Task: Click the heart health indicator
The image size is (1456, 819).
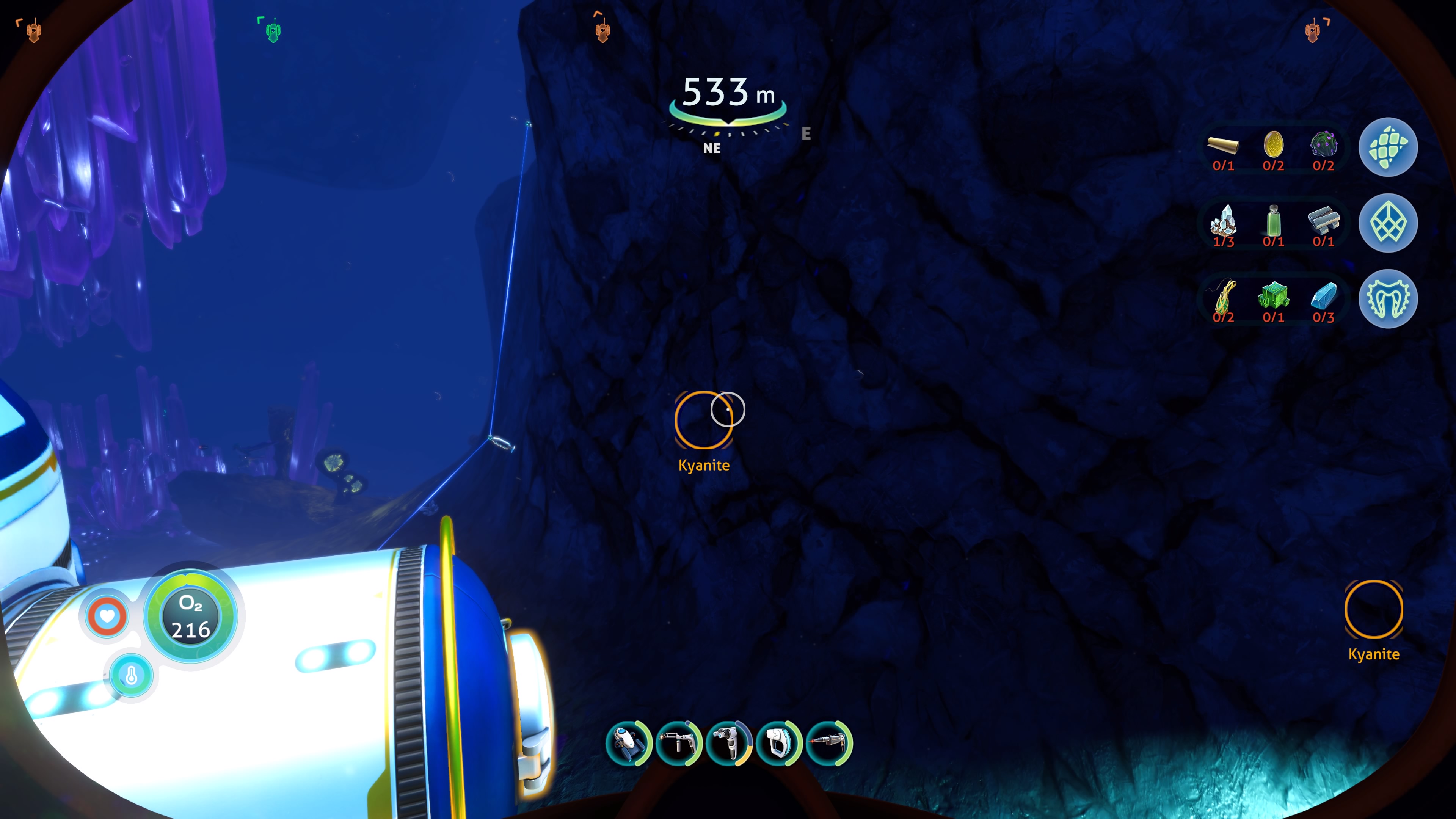Action: click(107, 615)
